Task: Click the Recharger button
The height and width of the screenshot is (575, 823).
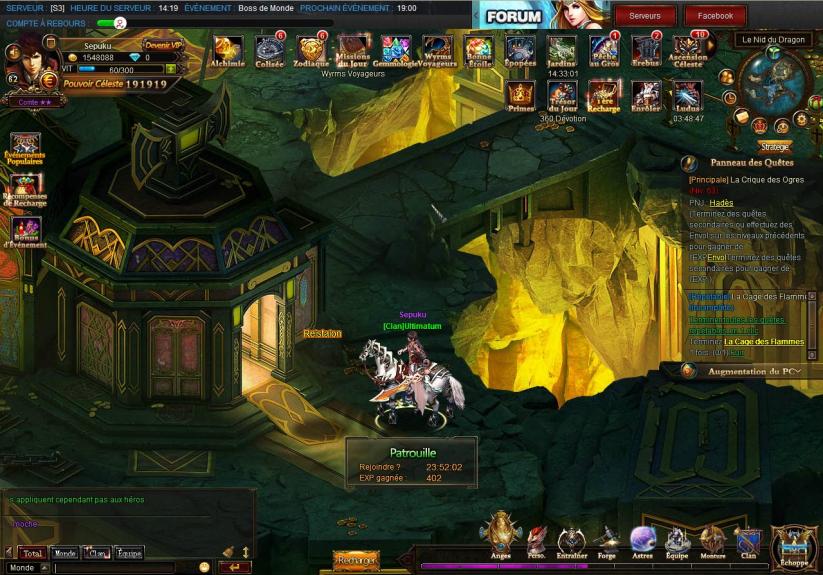Action: pos(355,560)
